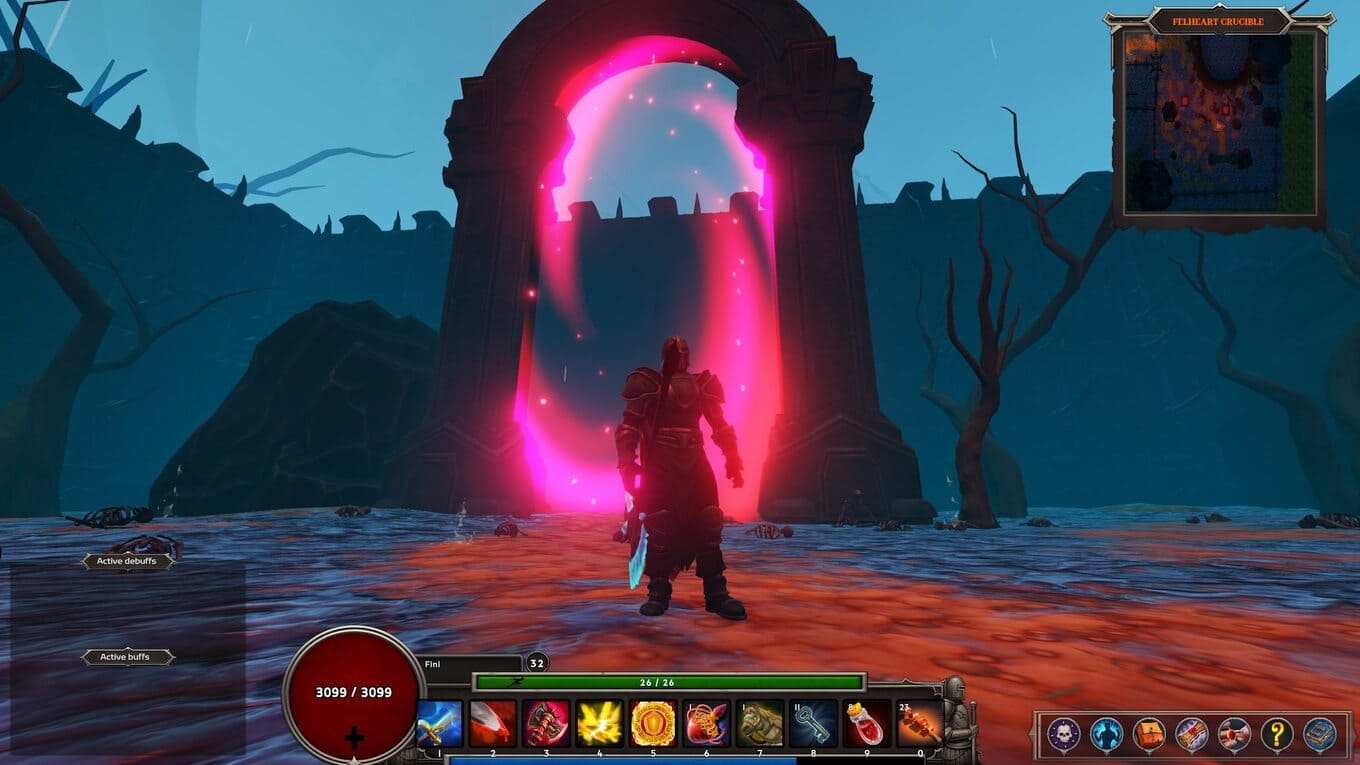Open the skull menu icon

(1063, 735)
